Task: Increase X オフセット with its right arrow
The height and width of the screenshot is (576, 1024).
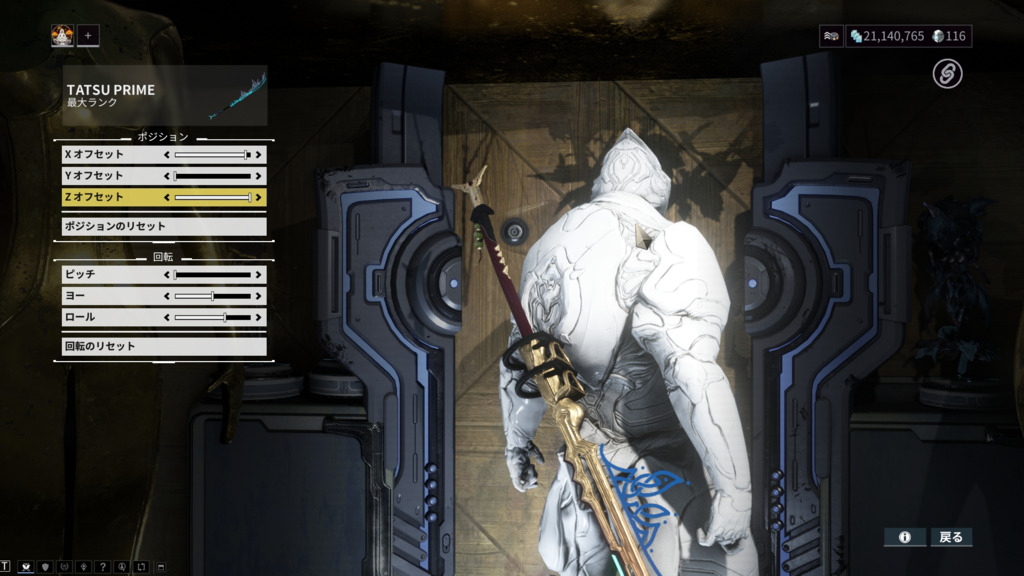Action: click(x=259, y=155)
